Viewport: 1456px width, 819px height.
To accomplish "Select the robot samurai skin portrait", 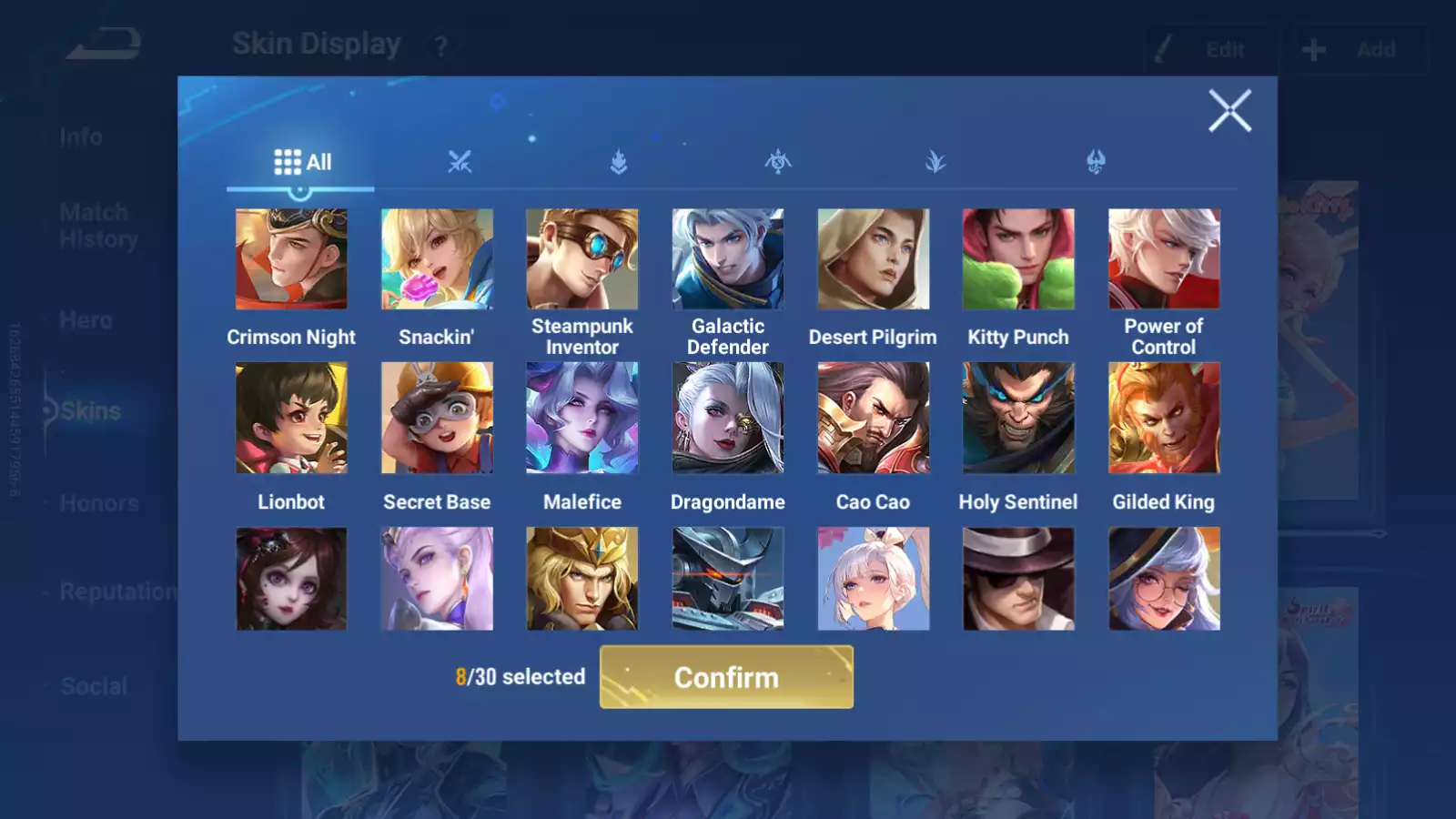I will pos(727,579).
